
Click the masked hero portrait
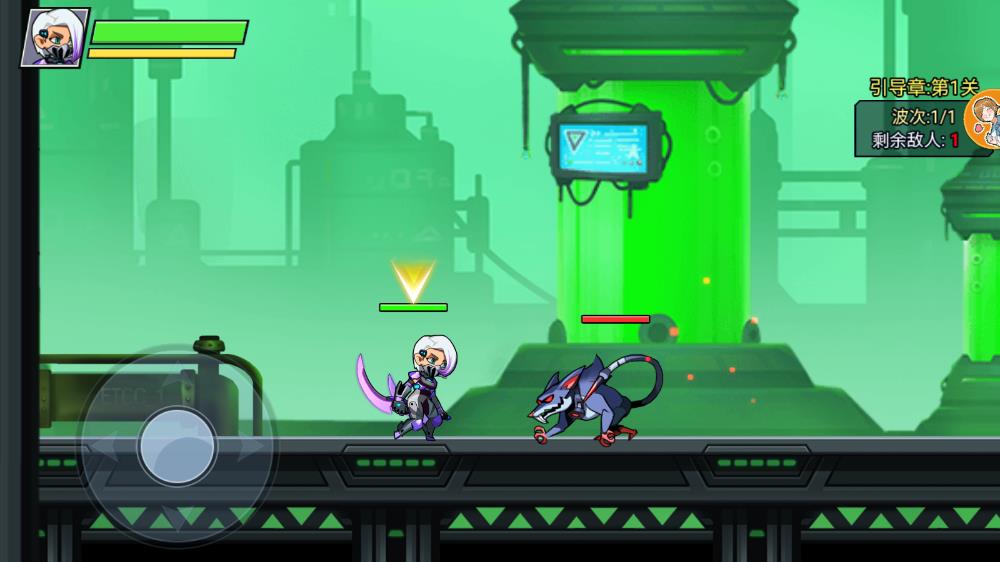(55, 38)
